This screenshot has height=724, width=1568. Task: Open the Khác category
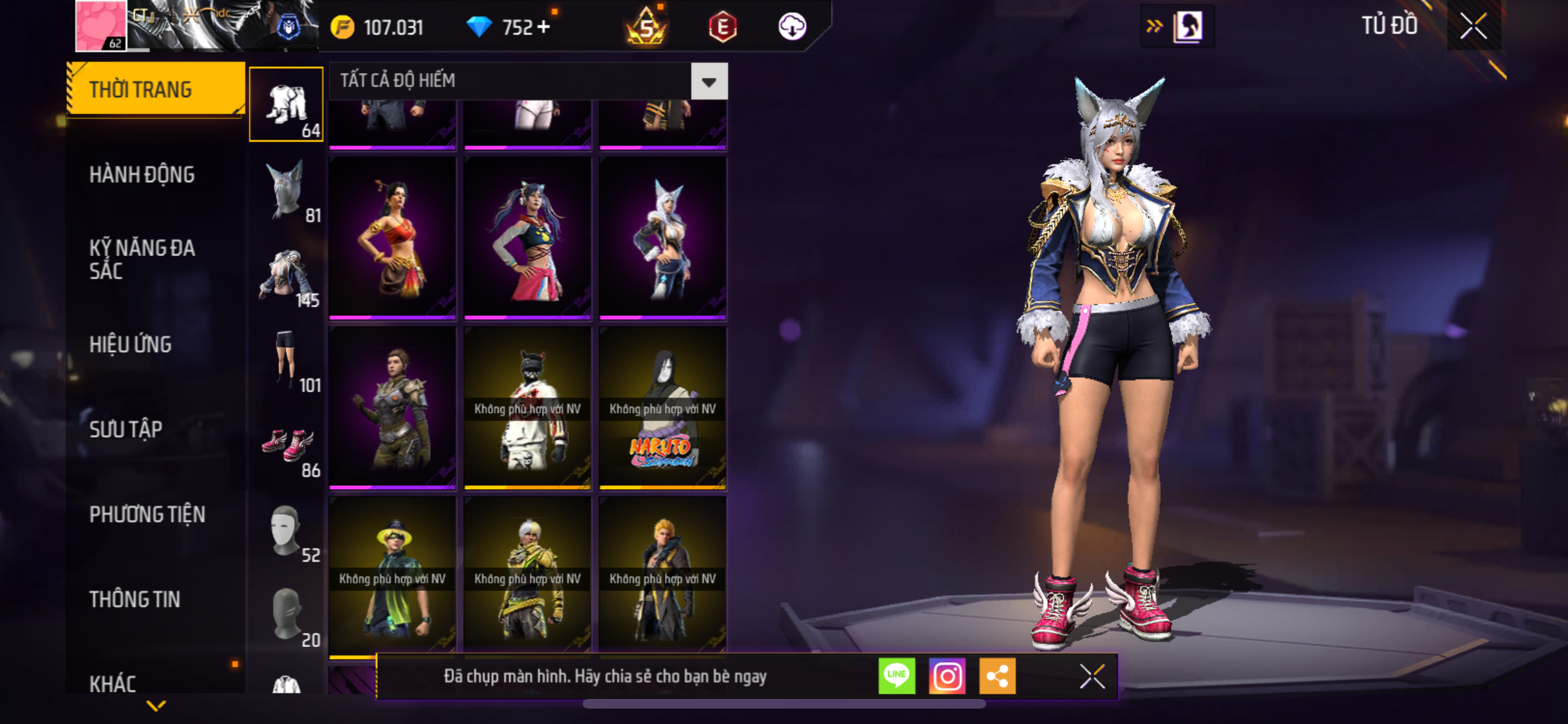[113, 683]
